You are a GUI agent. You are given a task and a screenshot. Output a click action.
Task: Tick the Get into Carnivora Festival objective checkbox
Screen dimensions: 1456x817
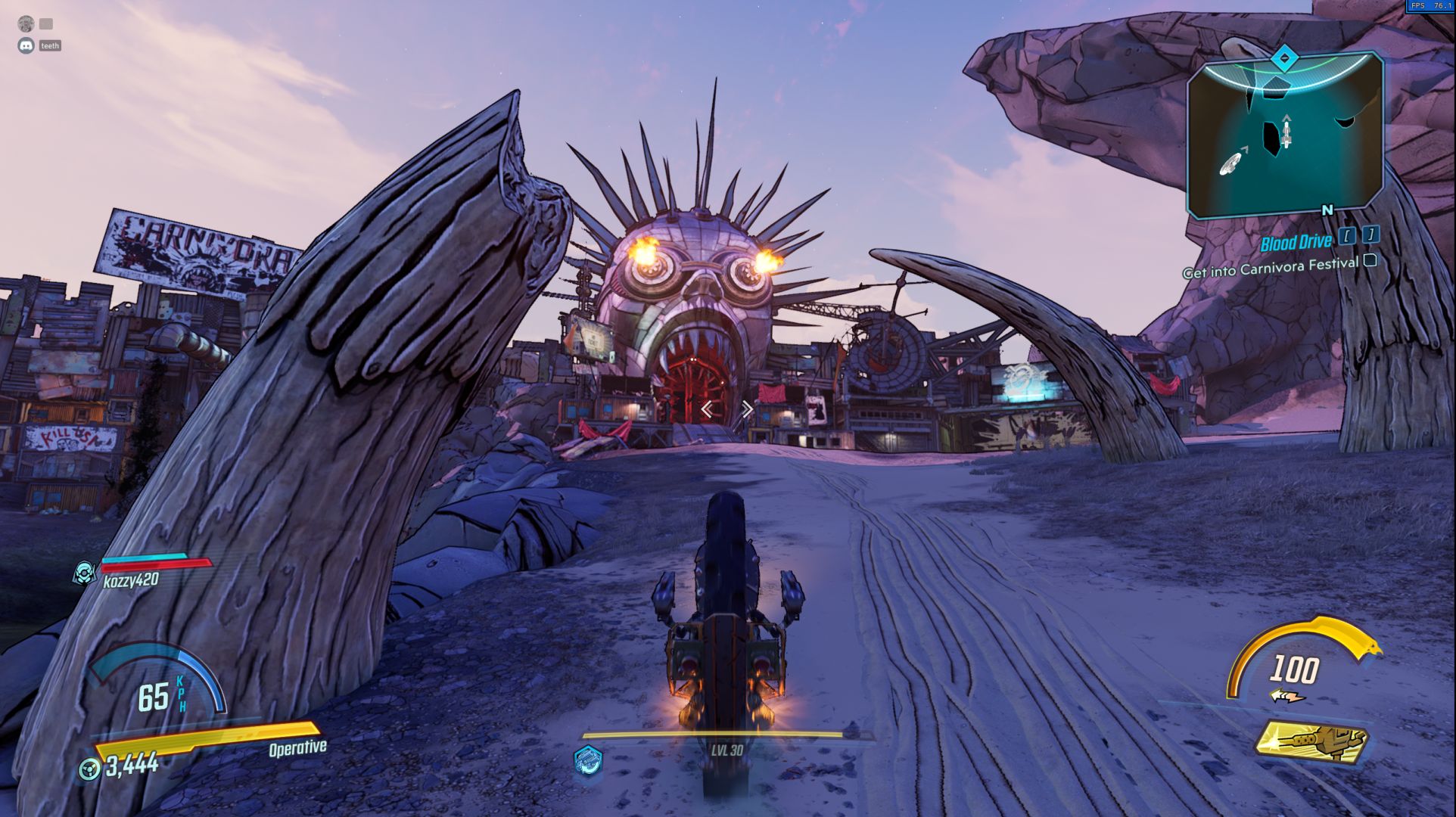1370,261
